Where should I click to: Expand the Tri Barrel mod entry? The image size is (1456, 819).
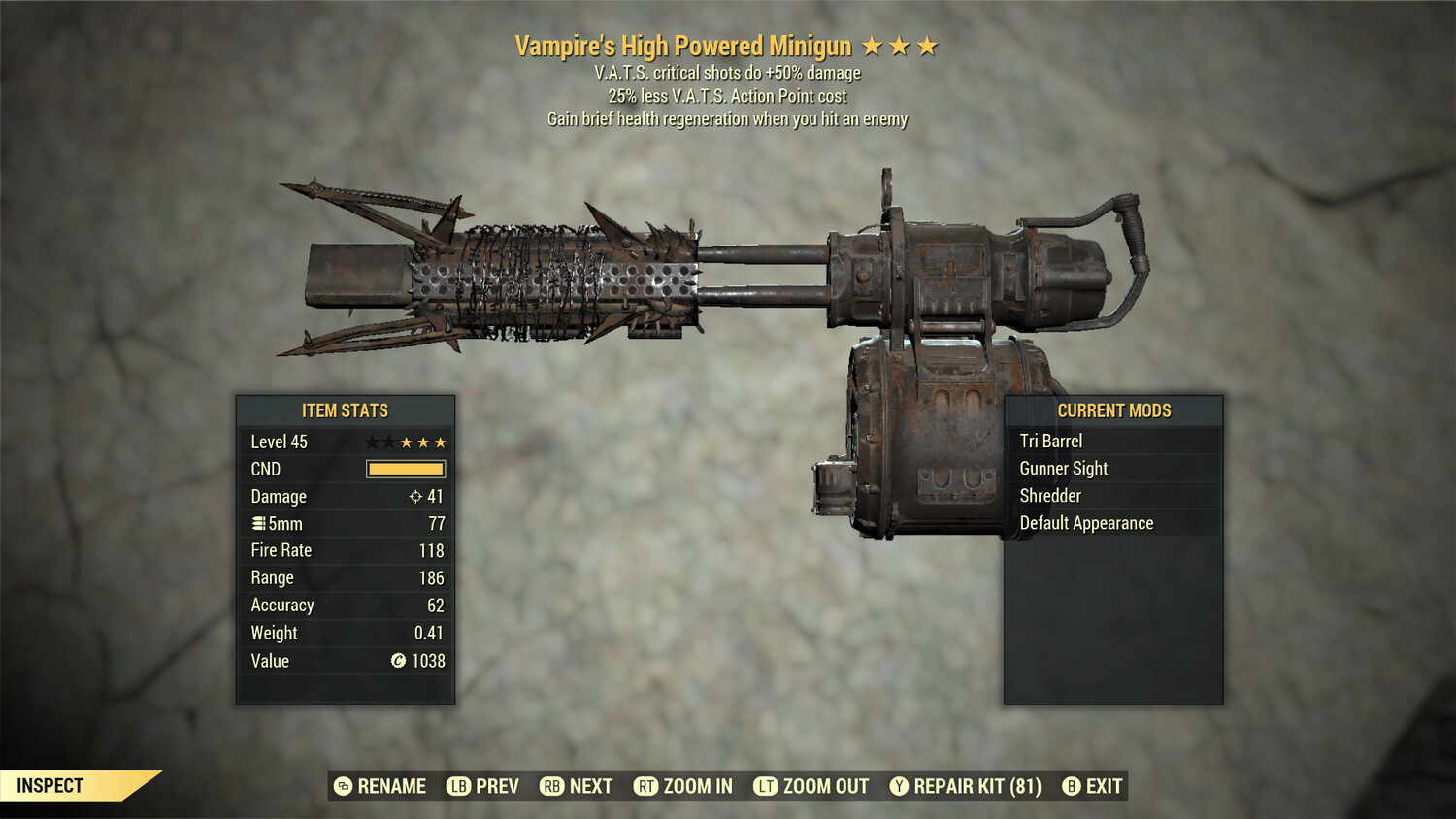point(1051,441)
